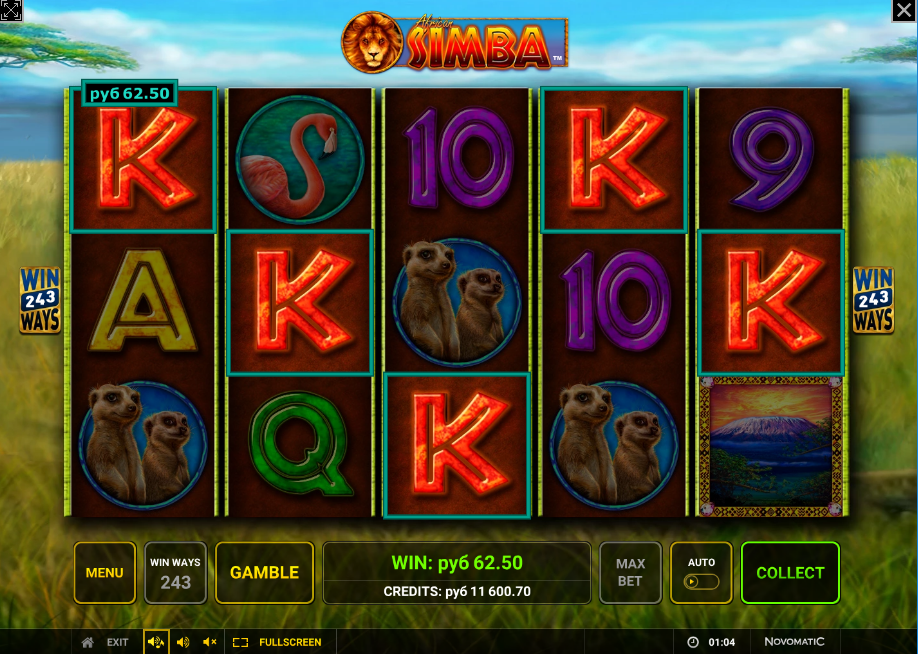Close the game window with the X
Viewport: 918px width, 654px height.
pyautogui.click(x=902, y=11)
